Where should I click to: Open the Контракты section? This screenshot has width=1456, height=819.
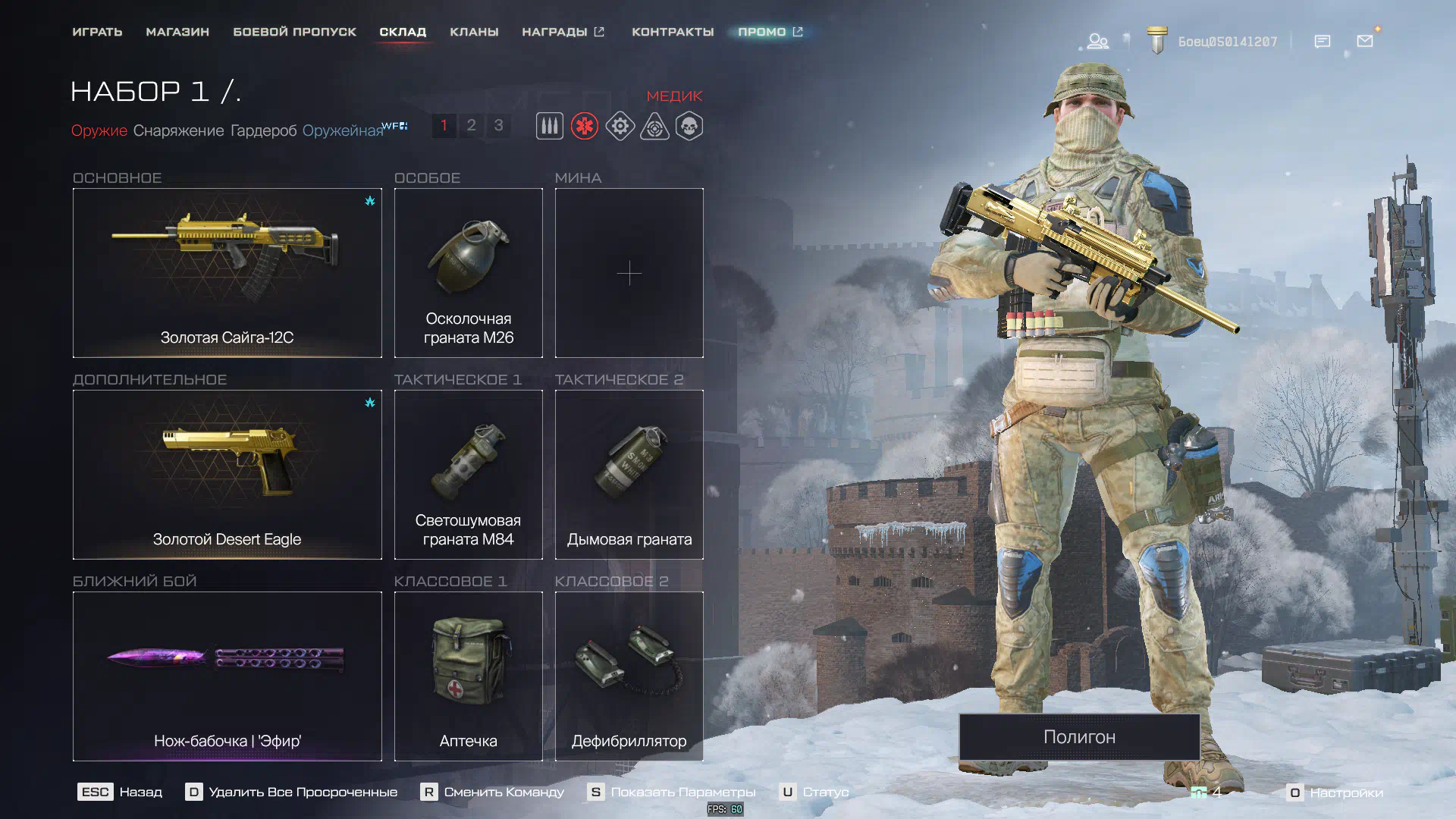(673, 32)
